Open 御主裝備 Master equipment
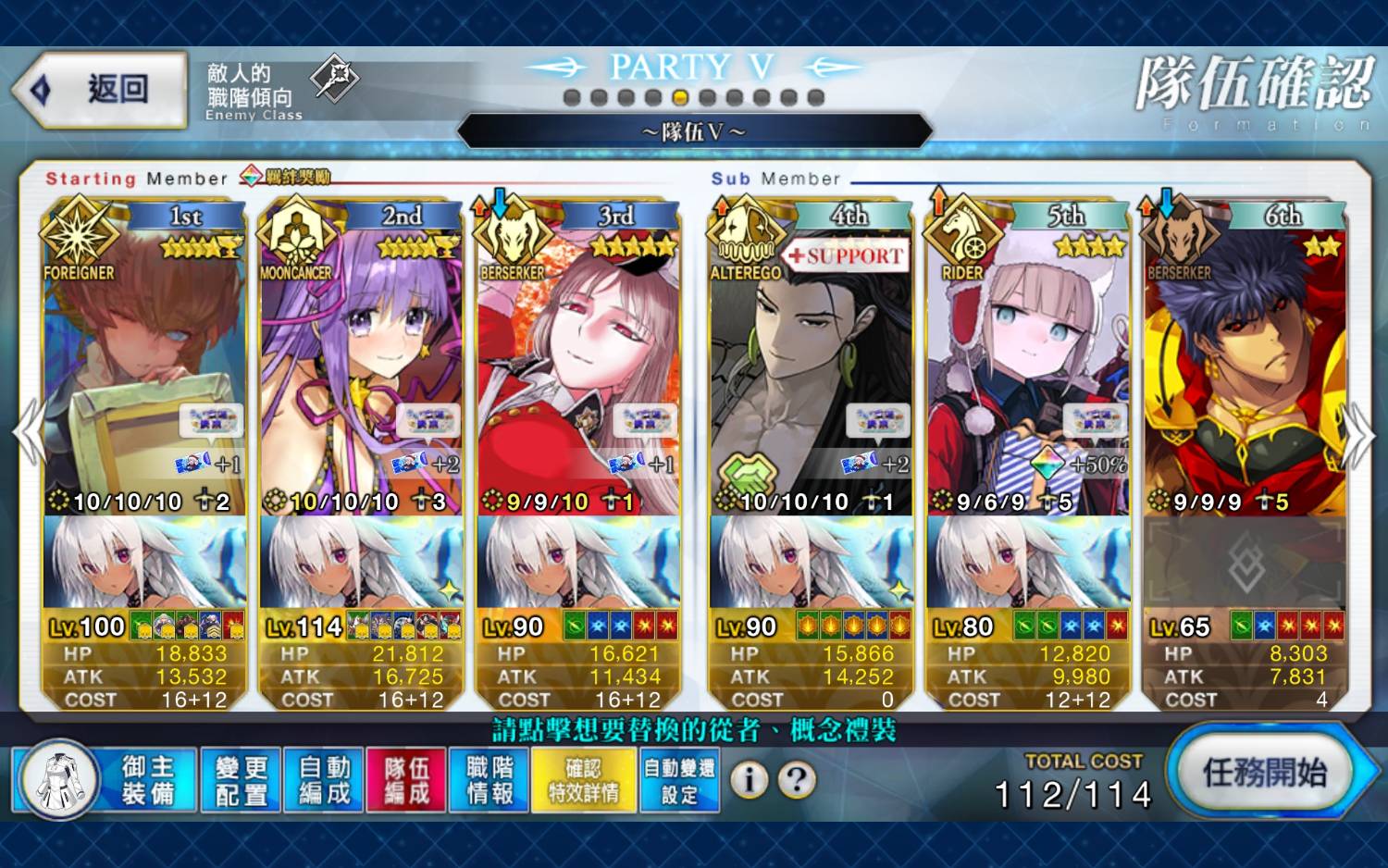This screenshot has height=868, width=1388. 105,780
